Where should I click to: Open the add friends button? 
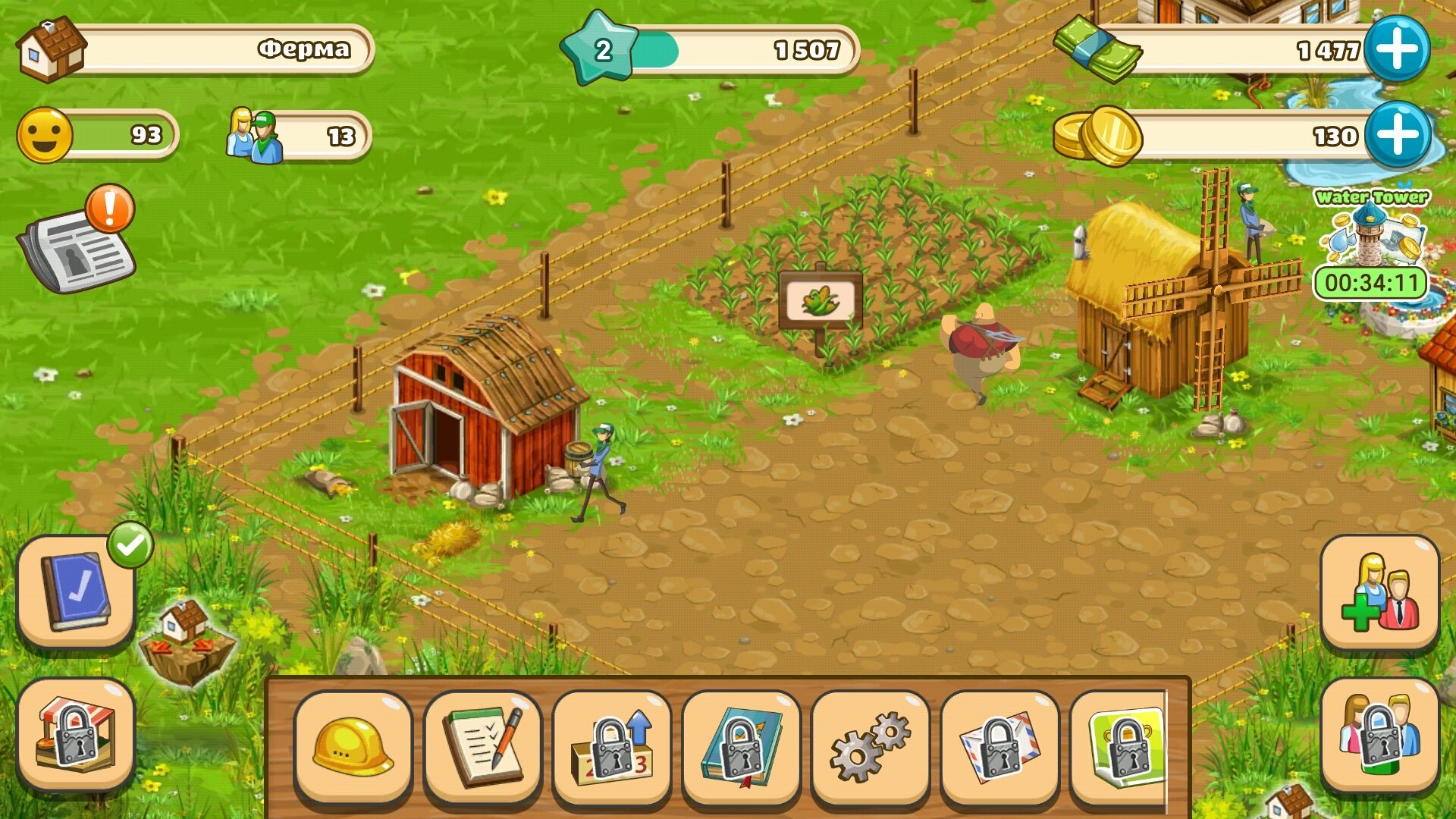click(1379, 593)
